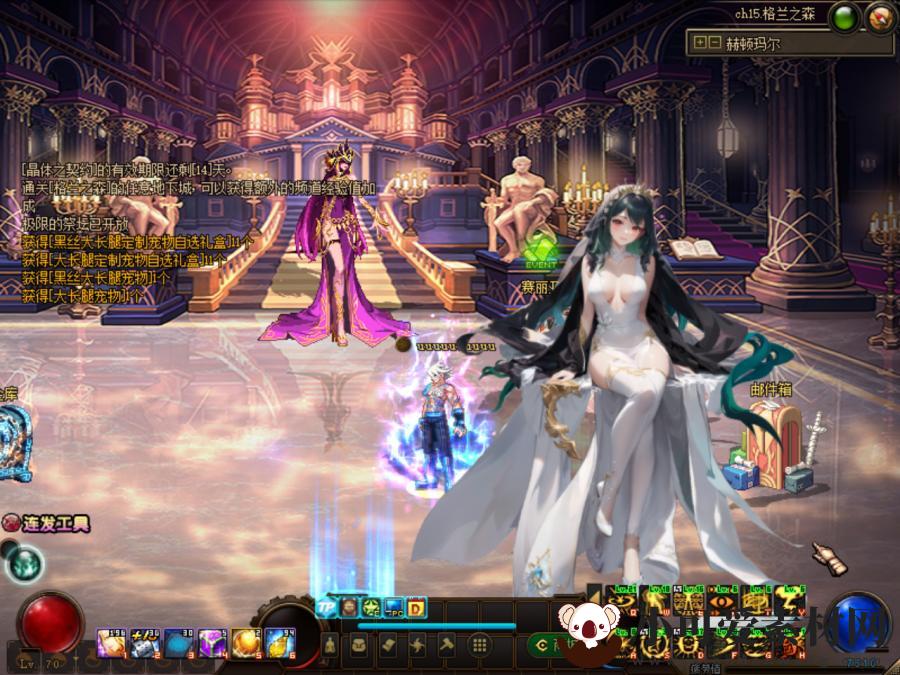Click the orange D buff icon

416,606
